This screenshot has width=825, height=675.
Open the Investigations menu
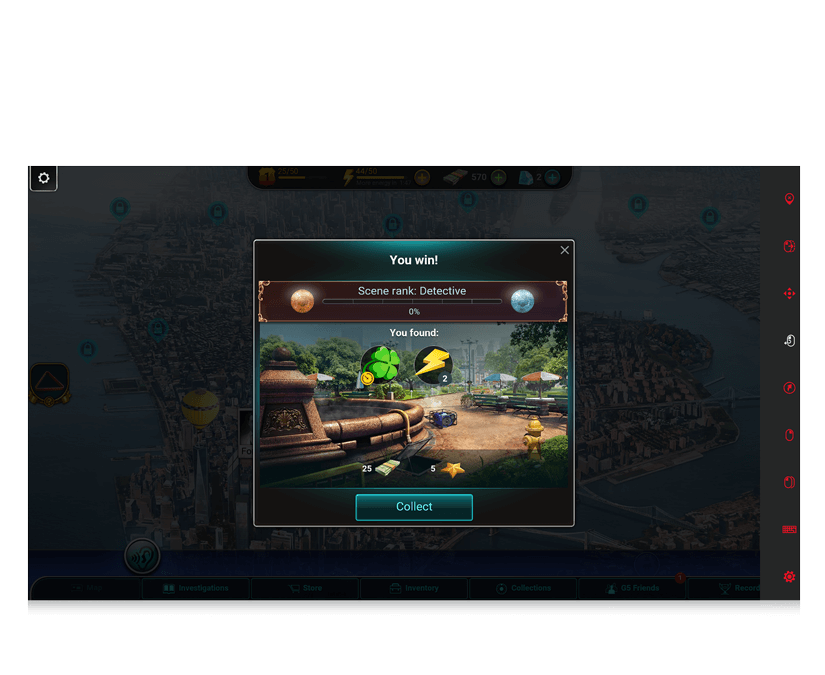(x=196, y=588)
